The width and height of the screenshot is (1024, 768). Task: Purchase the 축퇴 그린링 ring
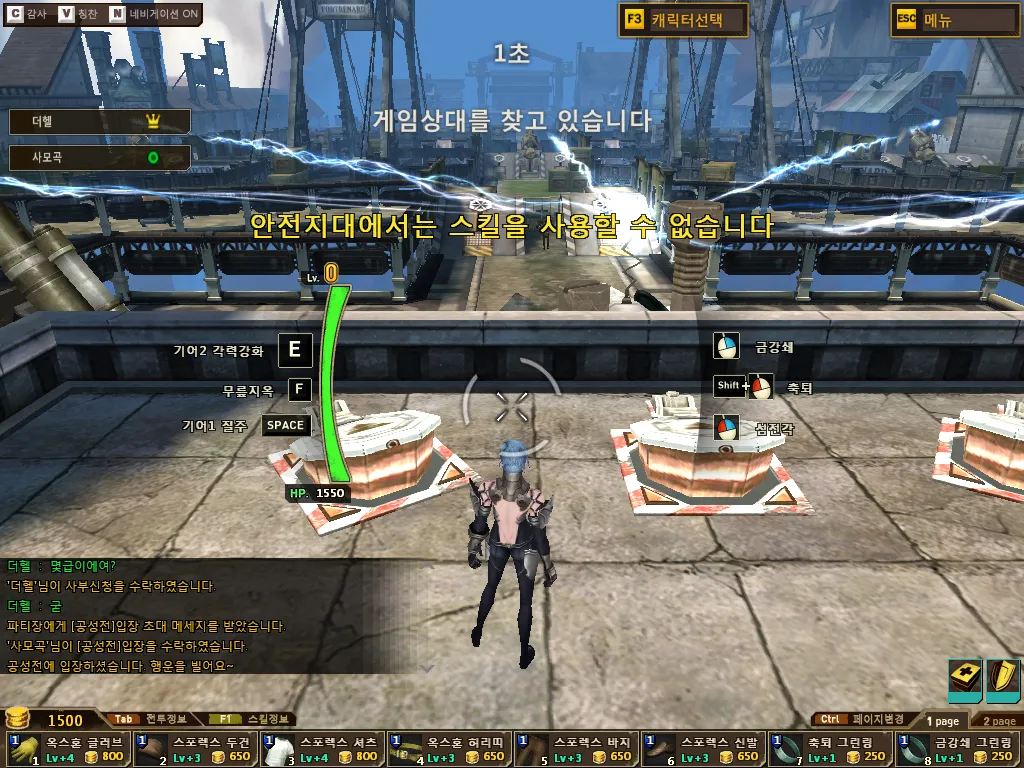pos(830,749)
